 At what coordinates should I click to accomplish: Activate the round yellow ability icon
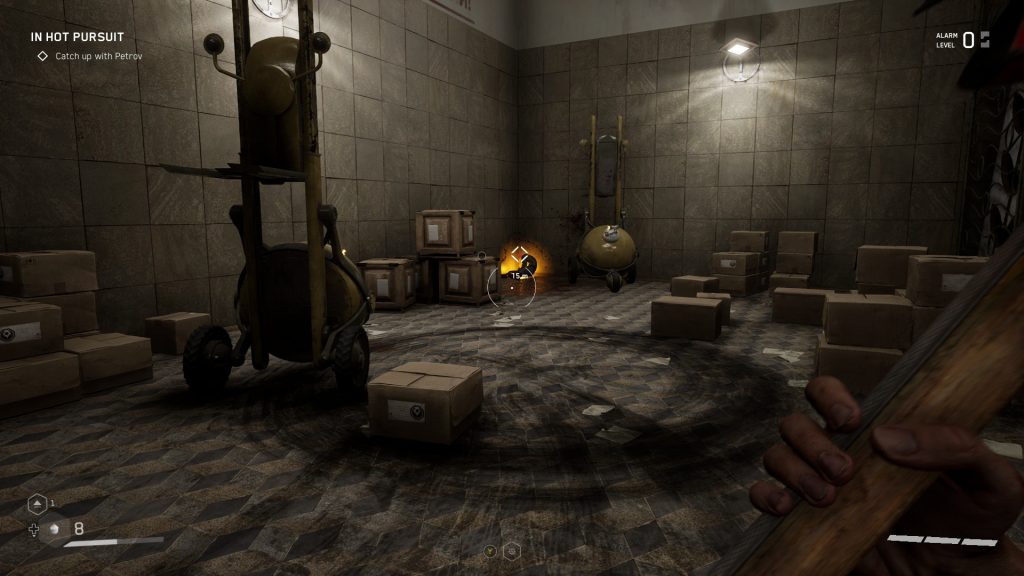(490, 549)
